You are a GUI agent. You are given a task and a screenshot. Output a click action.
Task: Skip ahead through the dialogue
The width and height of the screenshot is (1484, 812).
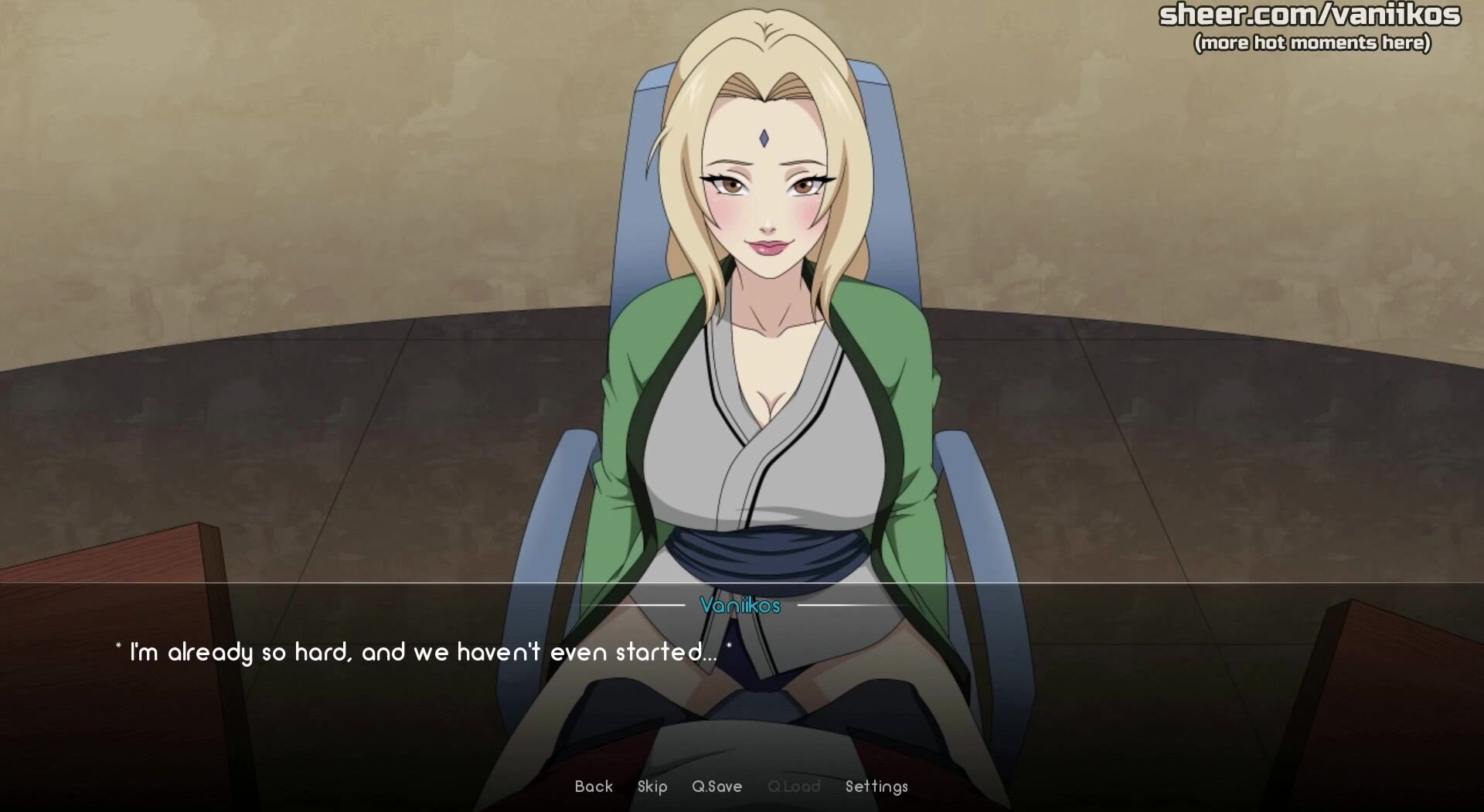coord(652,787)
